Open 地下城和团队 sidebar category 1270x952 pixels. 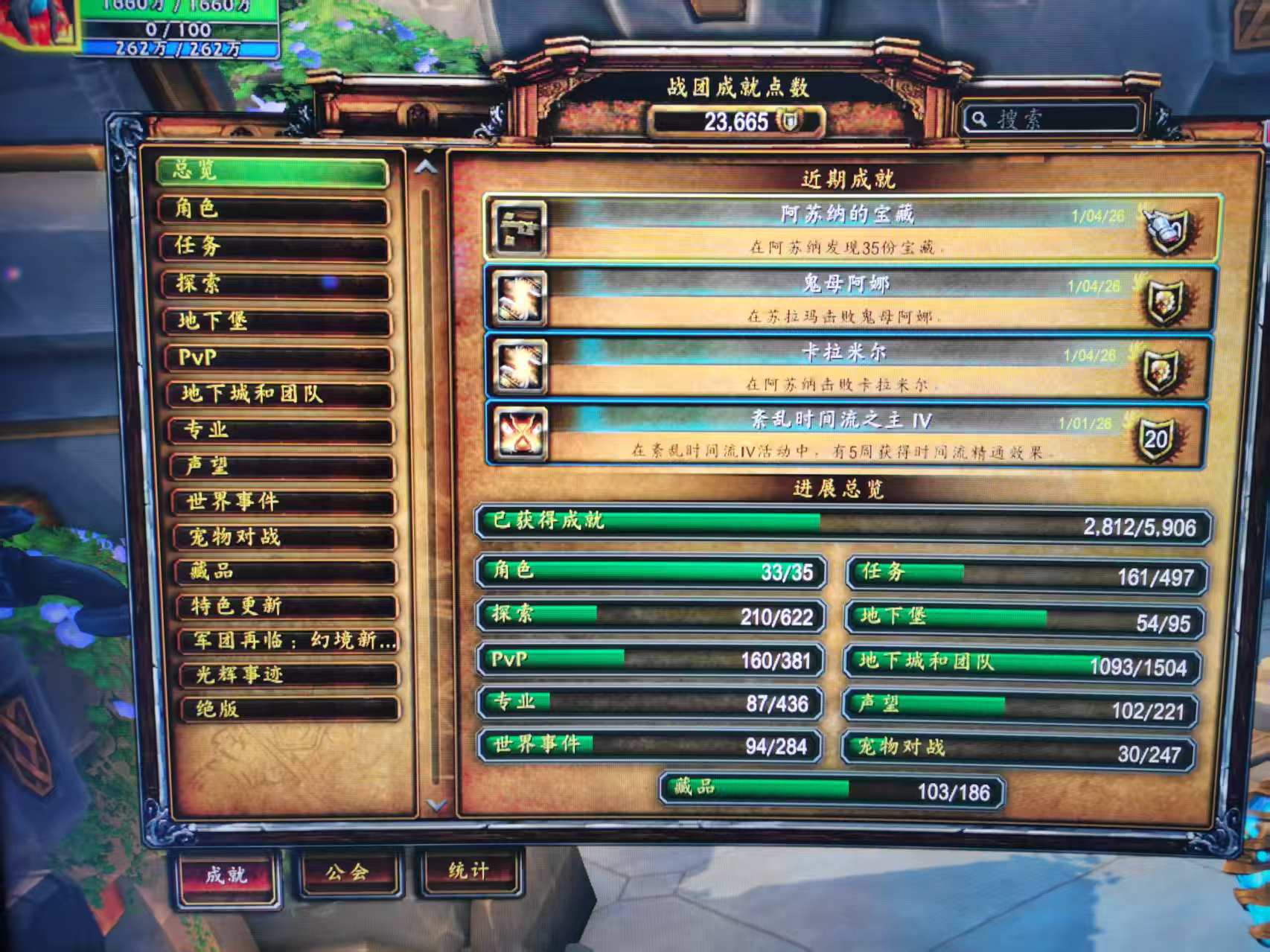click(279, 394)
